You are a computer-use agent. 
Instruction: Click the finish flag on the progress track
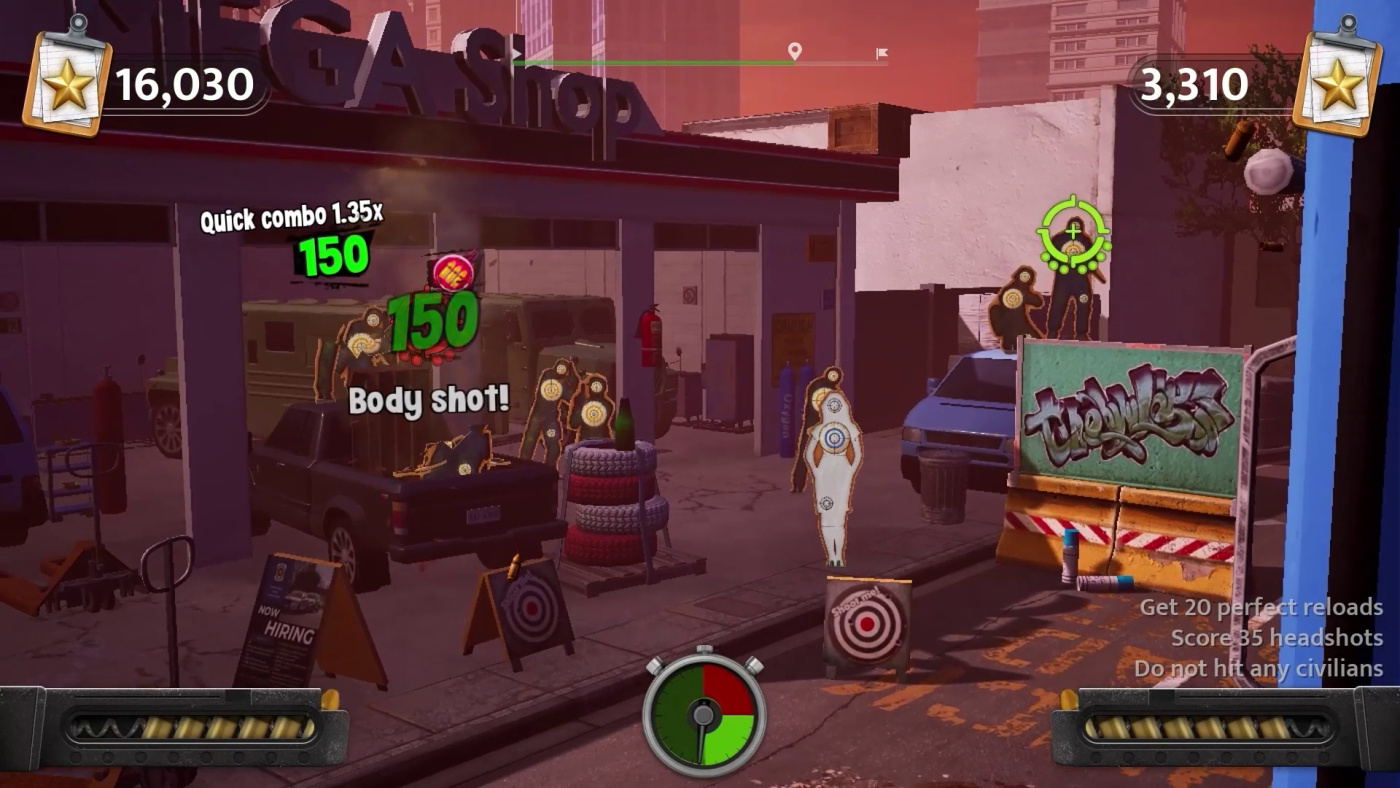(881, 53)
